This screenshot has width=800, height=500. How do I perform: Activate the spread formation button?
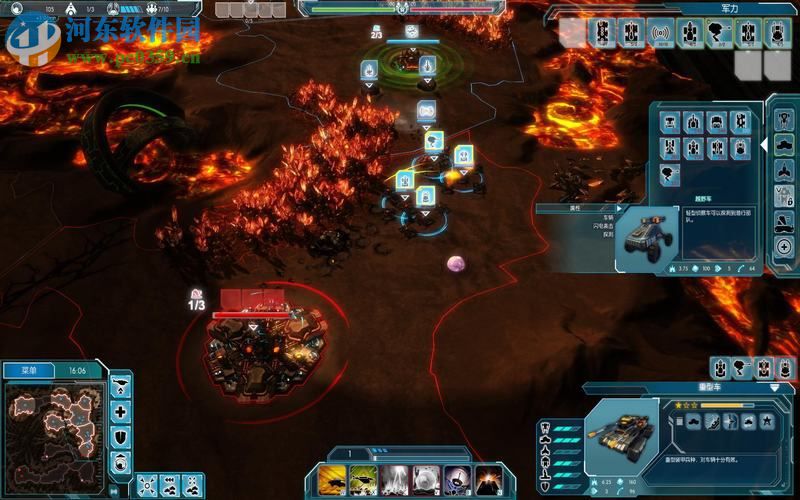(x=148, y=487)
